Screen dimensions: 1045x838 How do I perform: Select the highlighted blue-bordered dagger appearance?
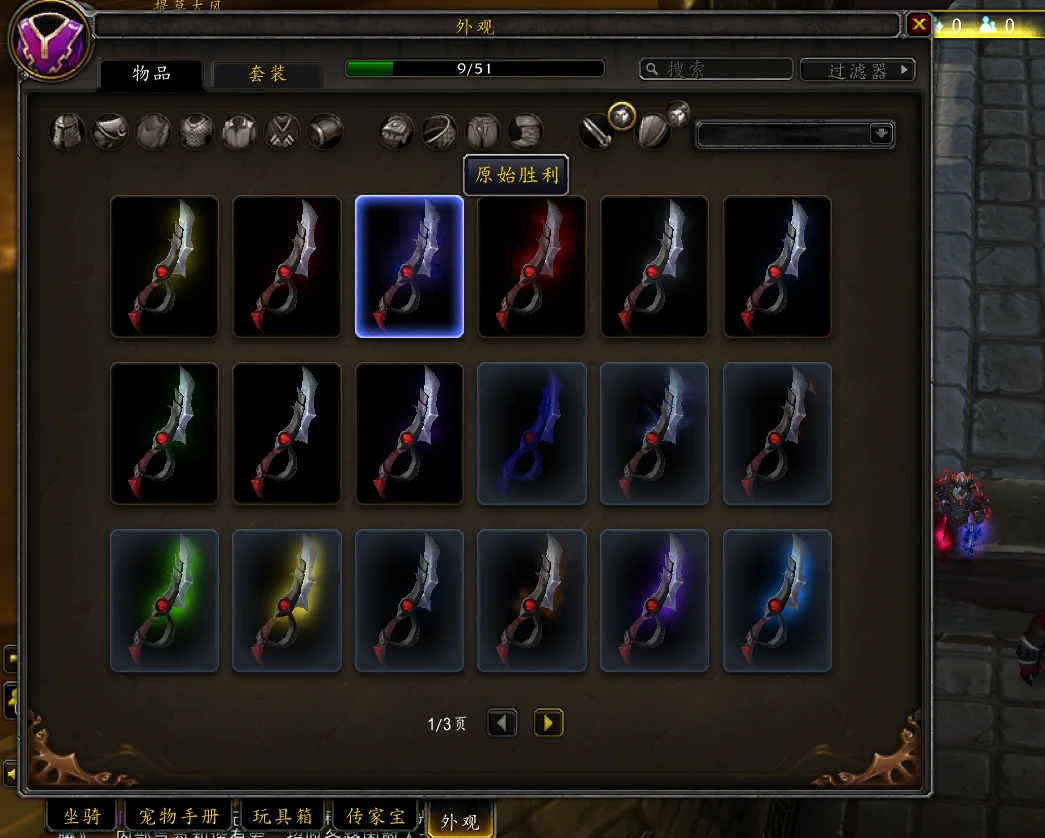409,266
